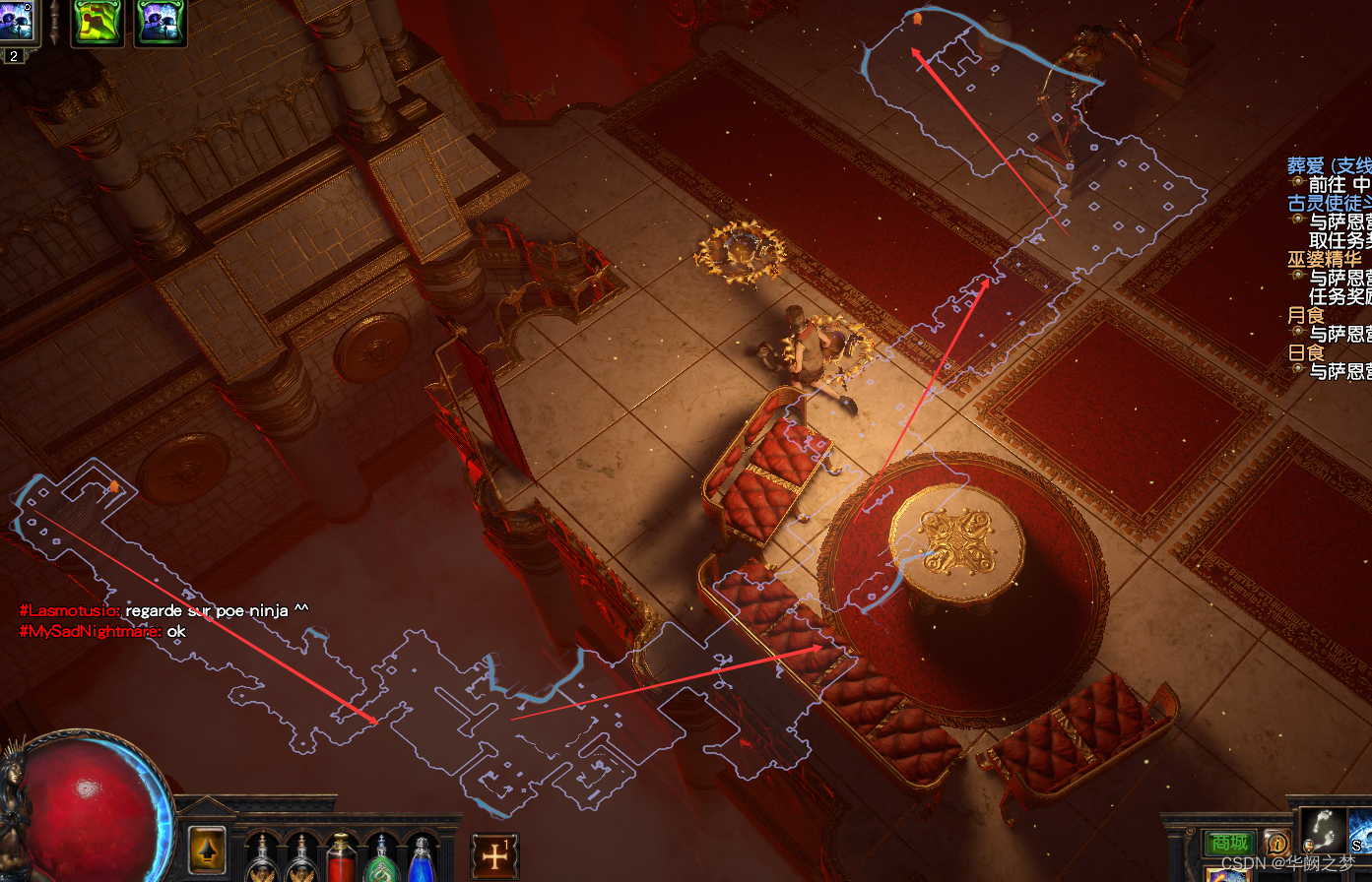
Task: Click the #Lasmotusio player name in chat
Action: pos(69,611)
